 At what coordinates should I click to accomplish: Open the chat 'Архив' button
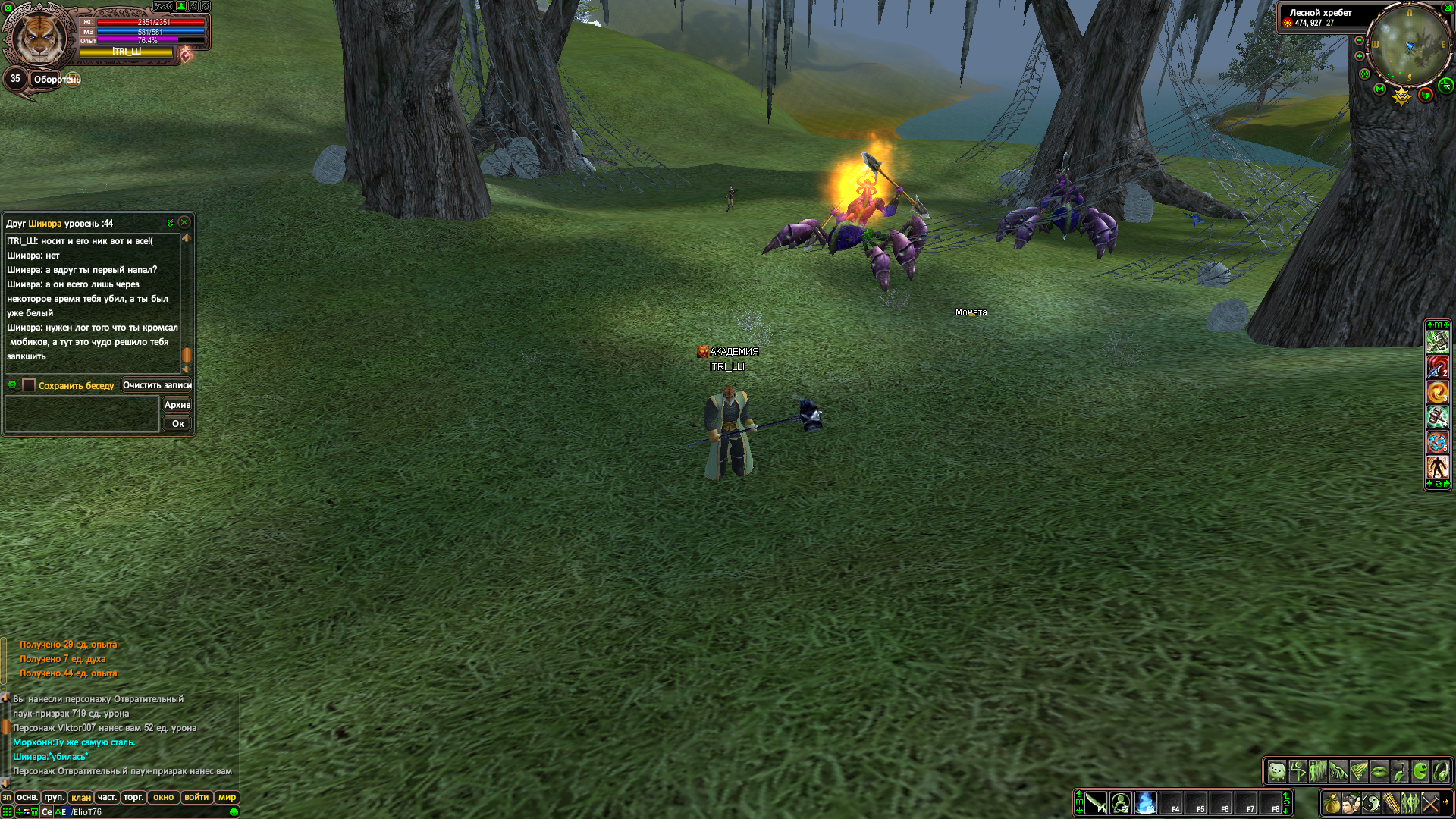(x=177, y=405)
